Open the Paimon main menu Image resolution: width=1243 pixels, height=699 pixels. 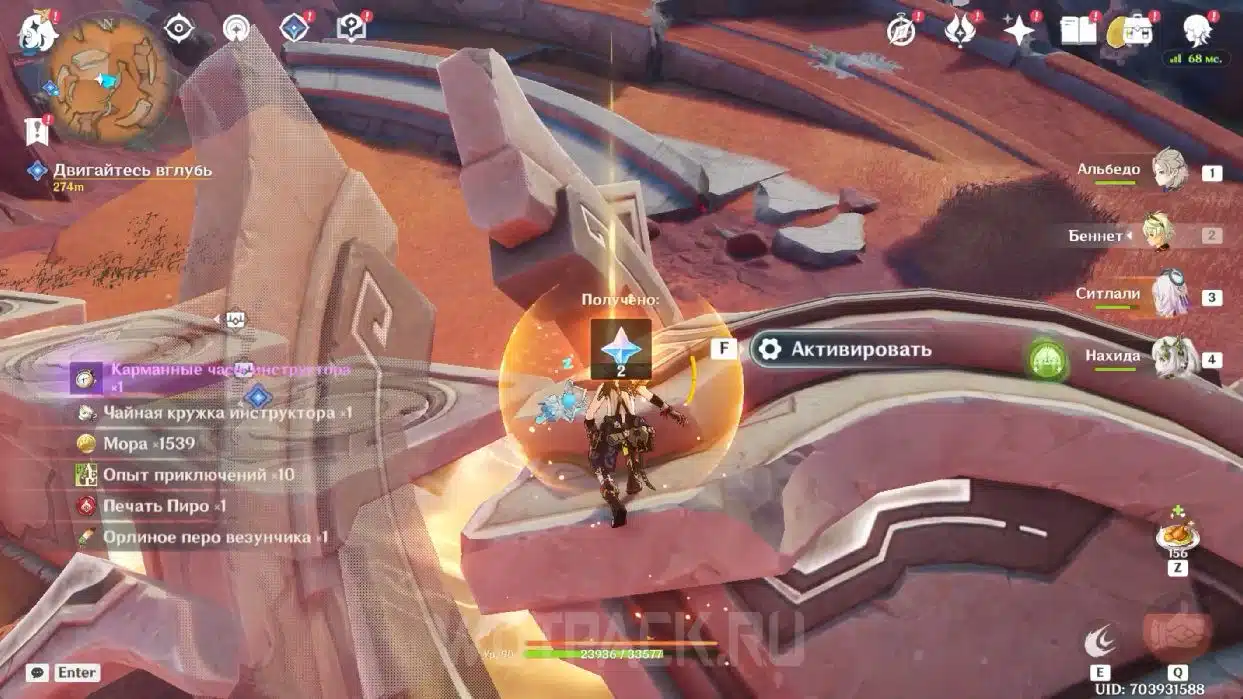point(37,31)
